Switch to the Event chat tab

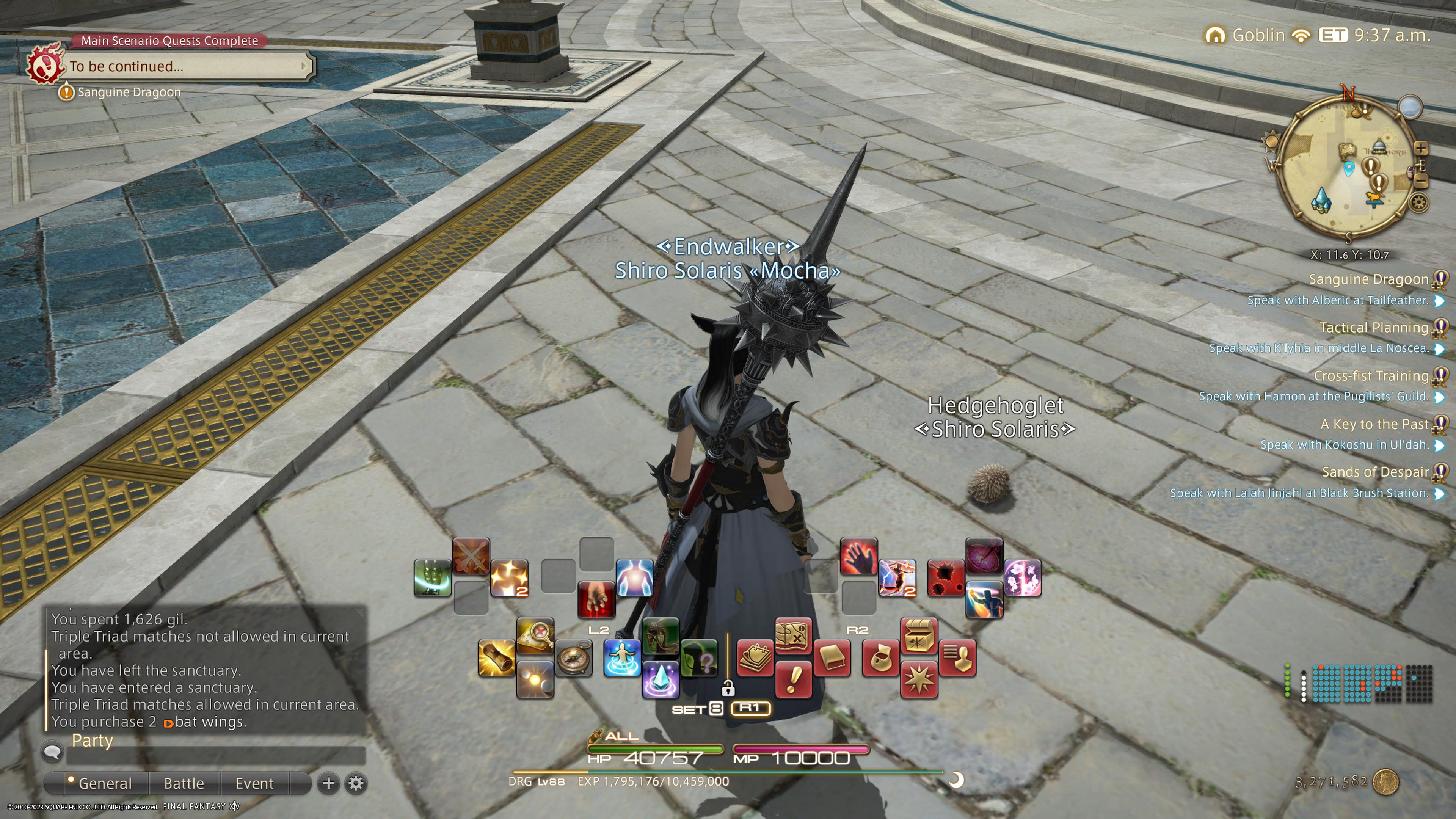[254, 783]
